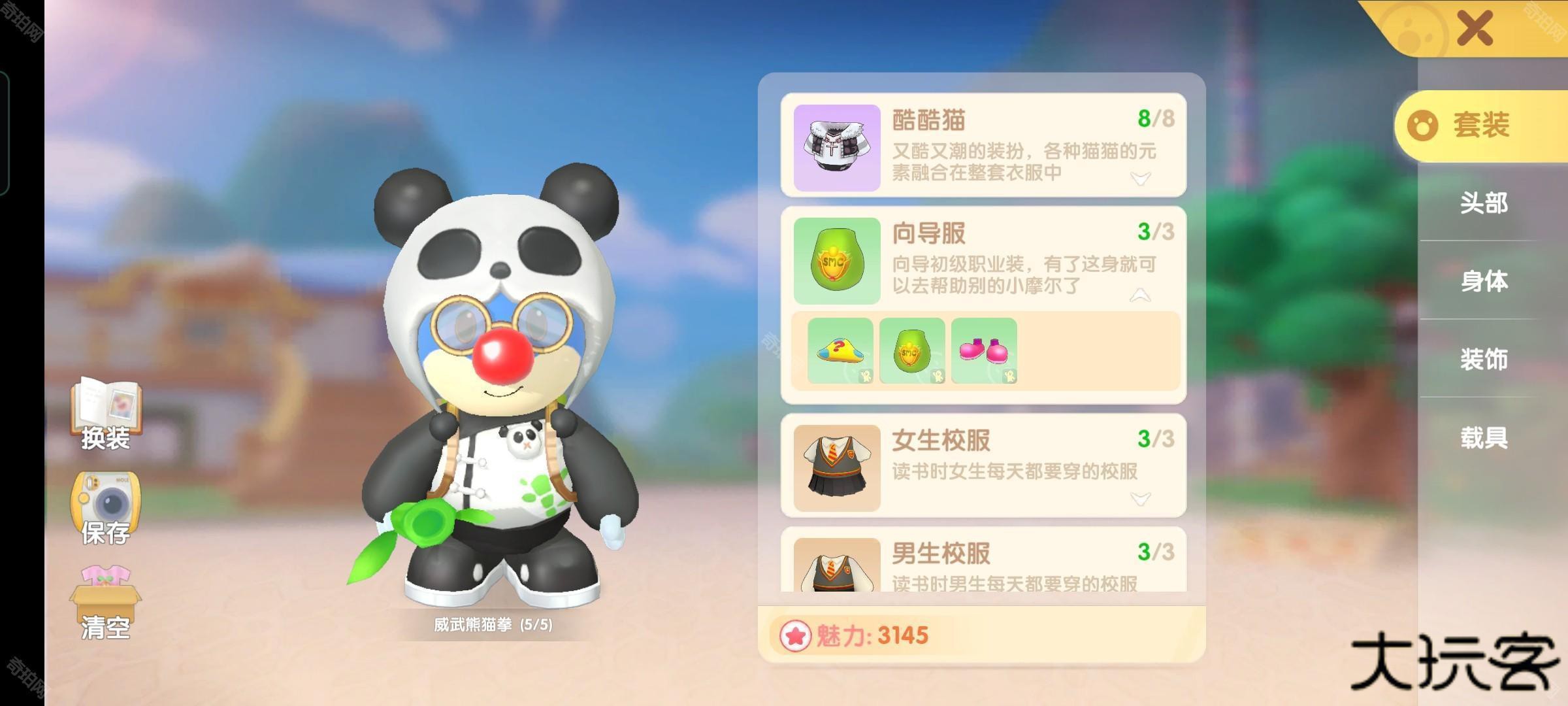
Task: Switch to the 载具 tab
Action: (x=1484, y=437)
